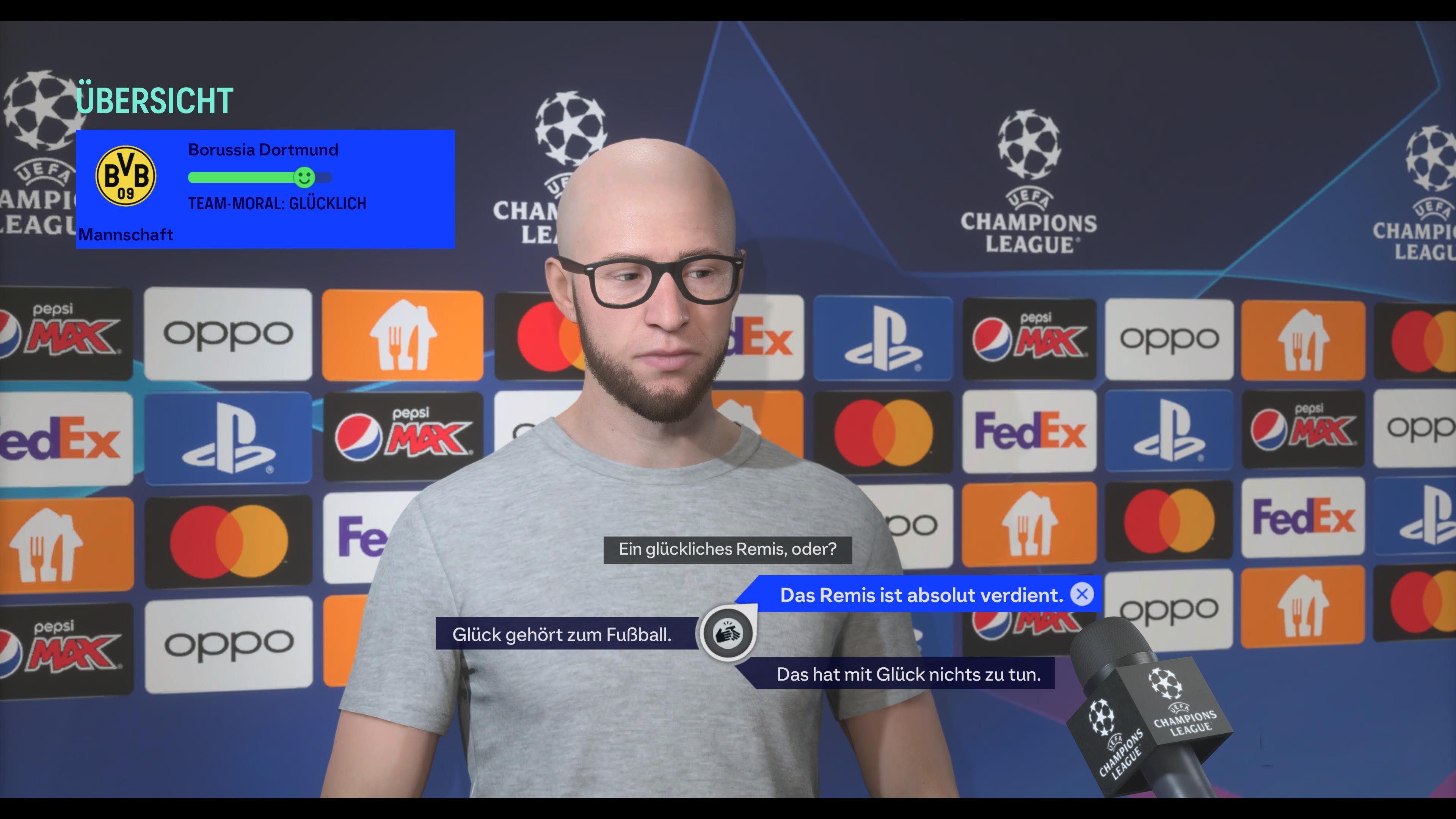This screenshot has width=1456, height=819.
Task: Select the handshake response icon
Action: tap(729, 634)
